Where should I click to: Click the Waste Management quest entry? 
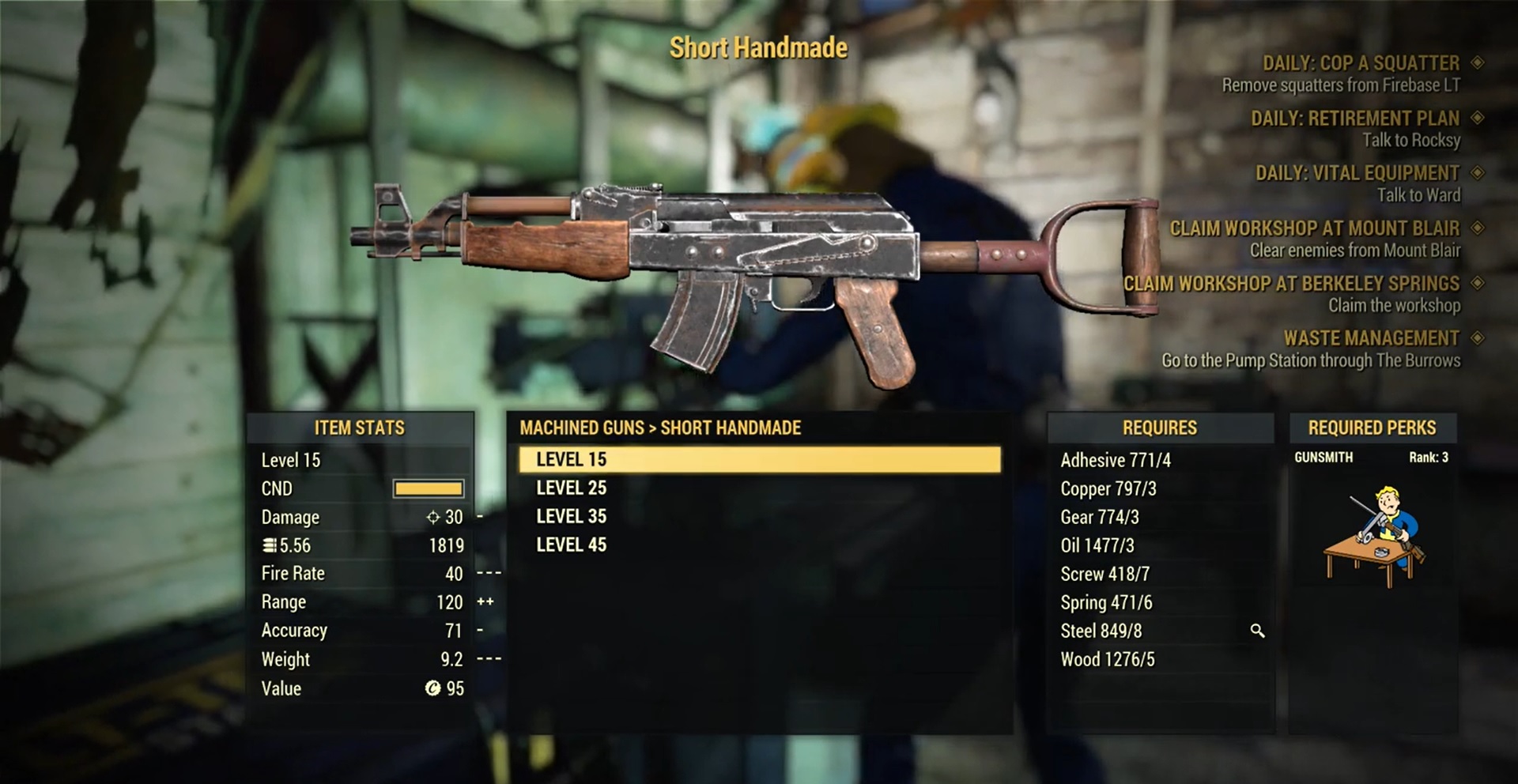1371,338
